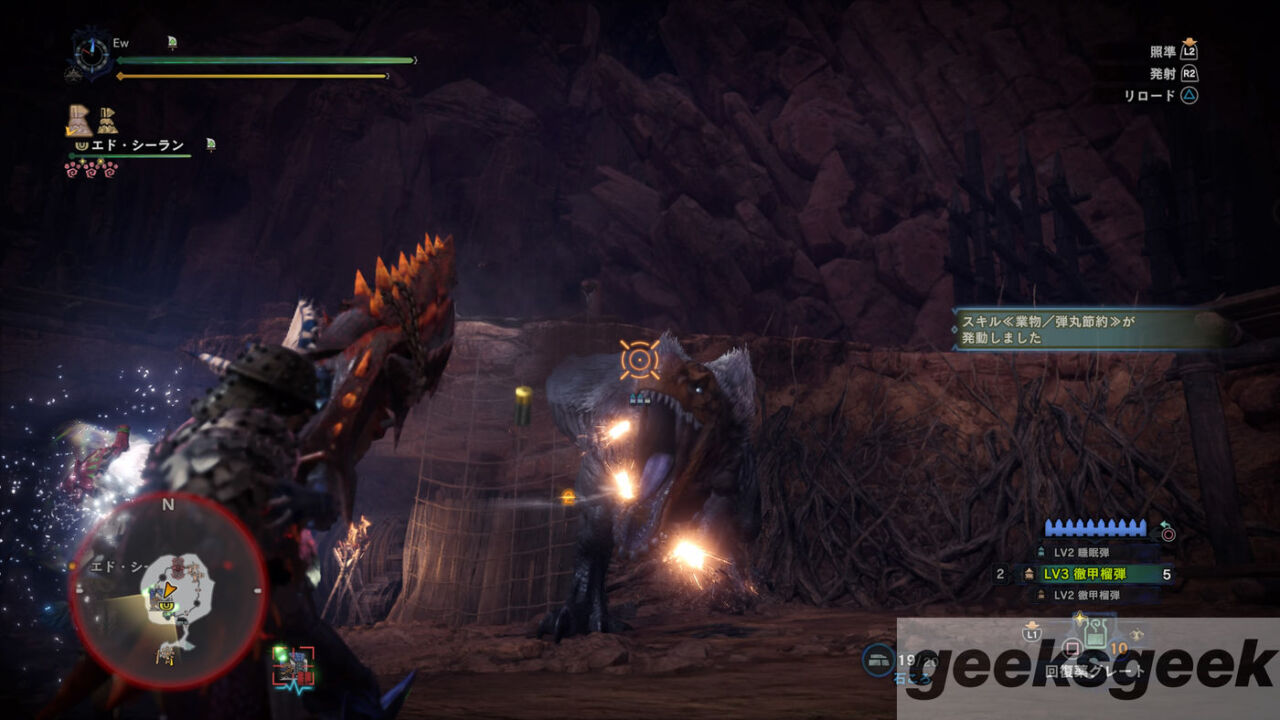Click the blue loaded ammo magazine gauge
1280x720 pixels.
coord(1096,528)
